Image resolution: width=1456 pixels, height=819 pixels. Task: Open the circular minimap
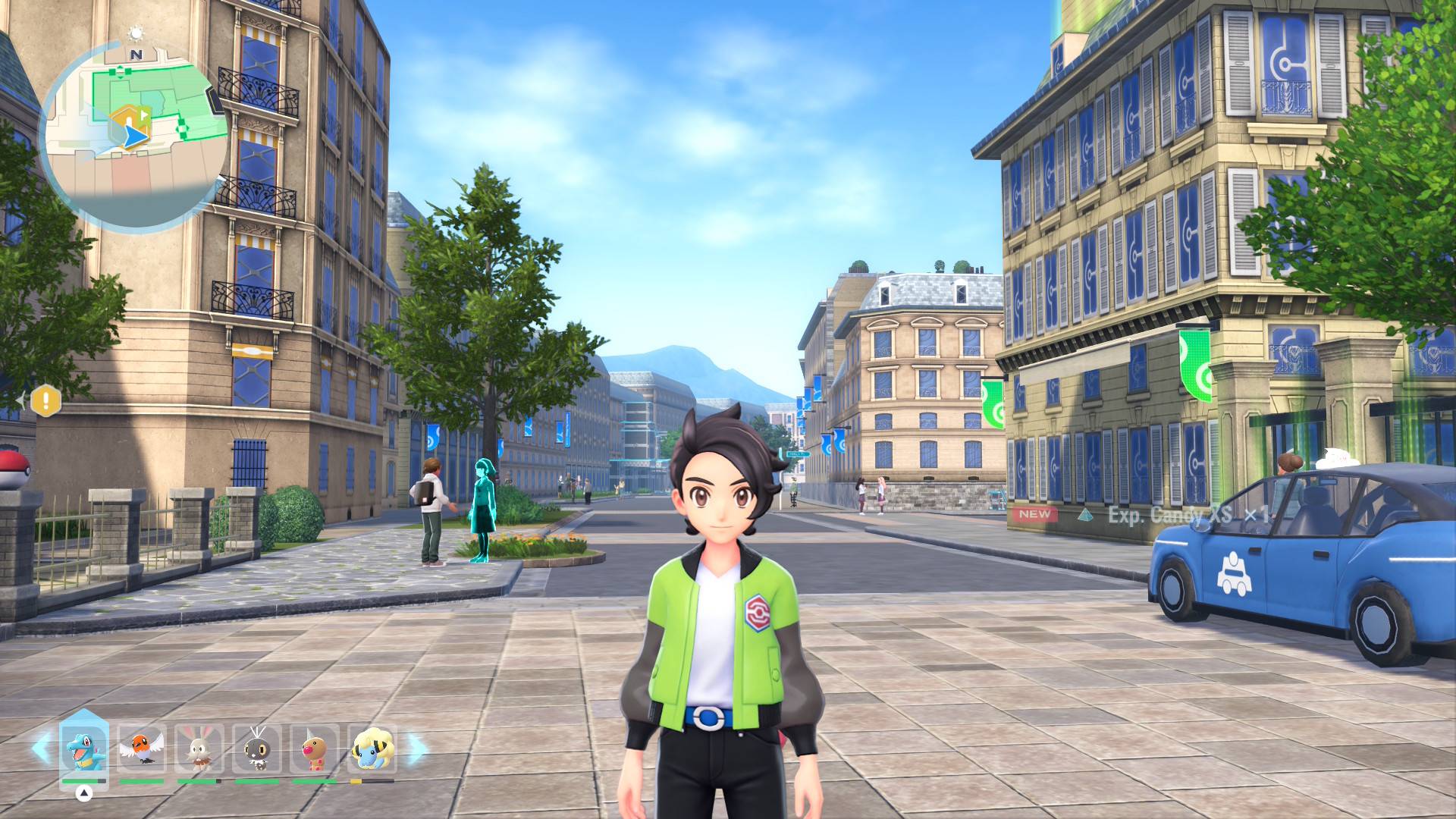click(x=135, y=136)
